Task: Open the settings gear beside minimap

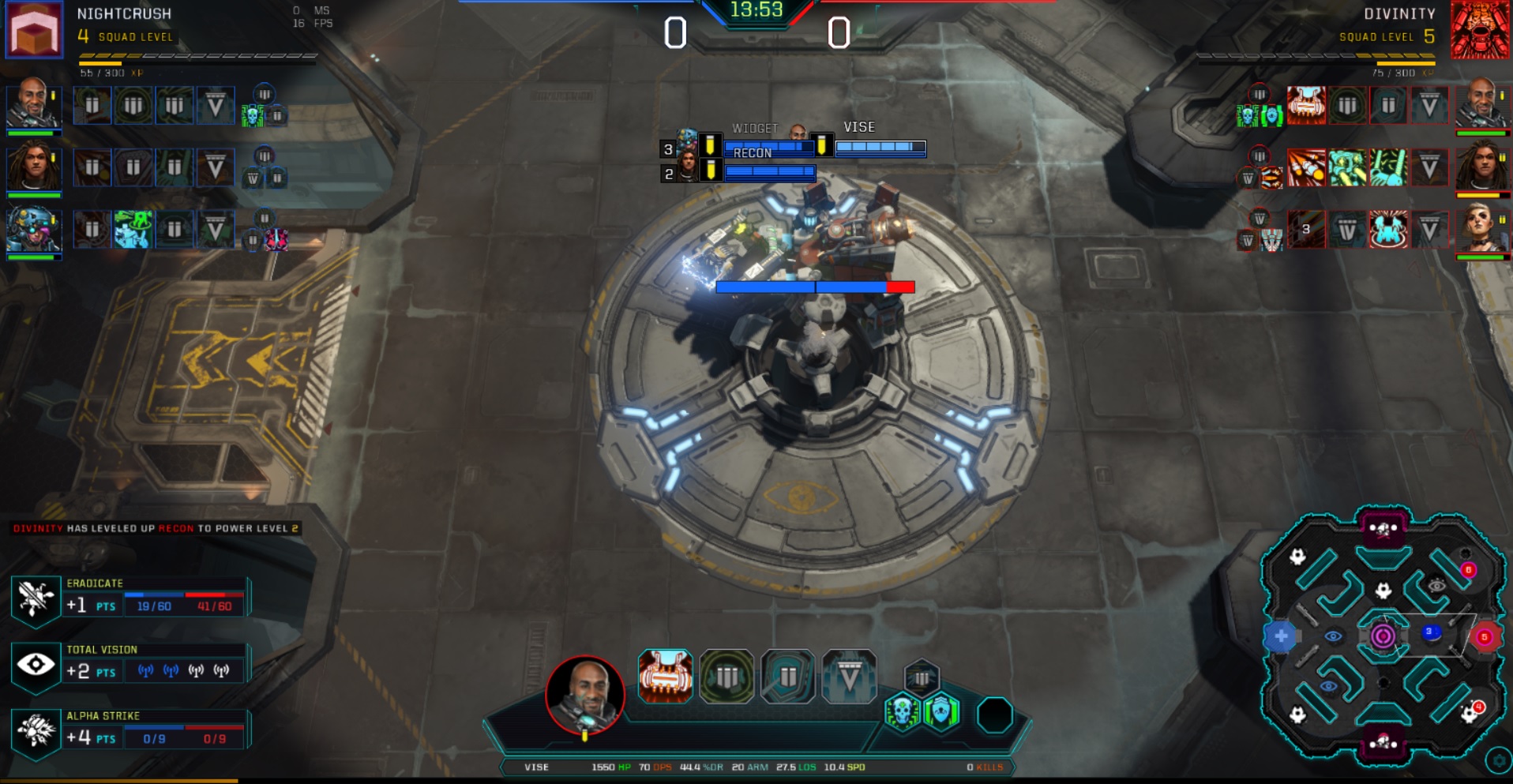Action: pos(1498,761)
